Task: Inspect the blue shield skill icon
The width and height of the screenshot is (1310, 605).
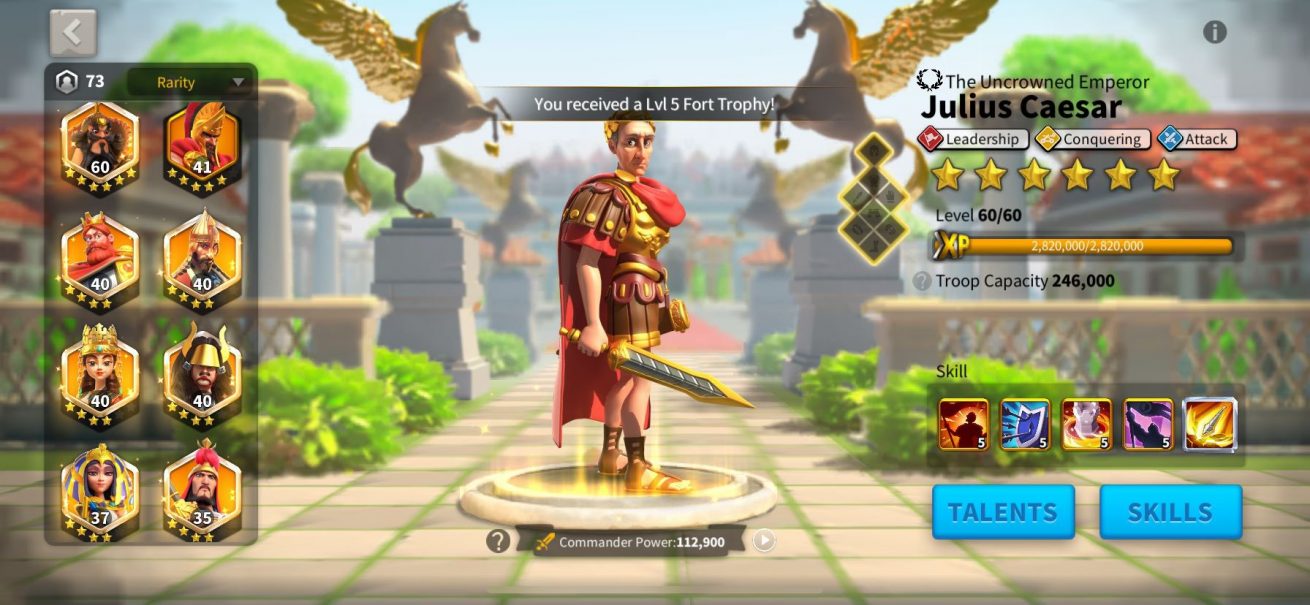Action: [1025, 424]
